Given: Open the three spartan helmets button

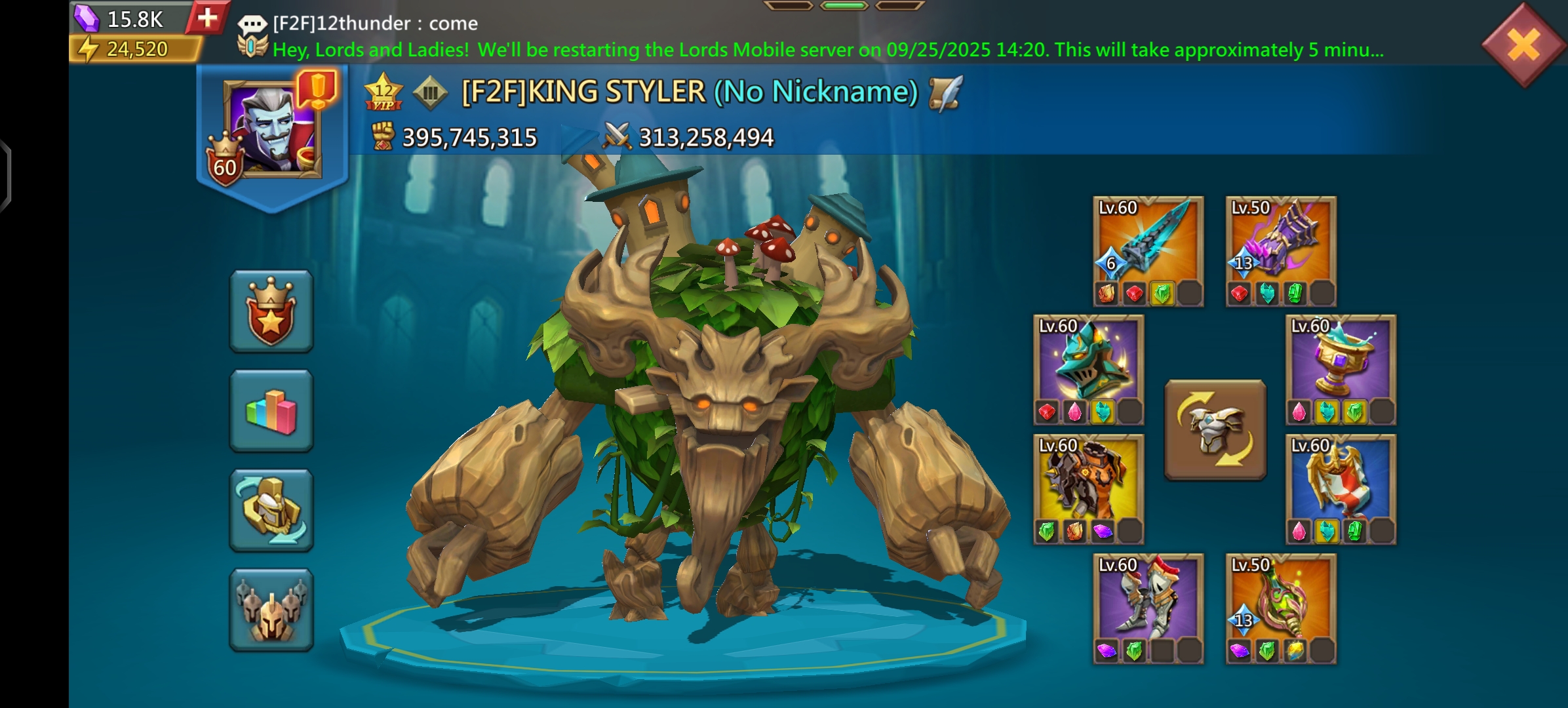Looking at the screenshot, I should pyautogui.click(x=271, y=610).
